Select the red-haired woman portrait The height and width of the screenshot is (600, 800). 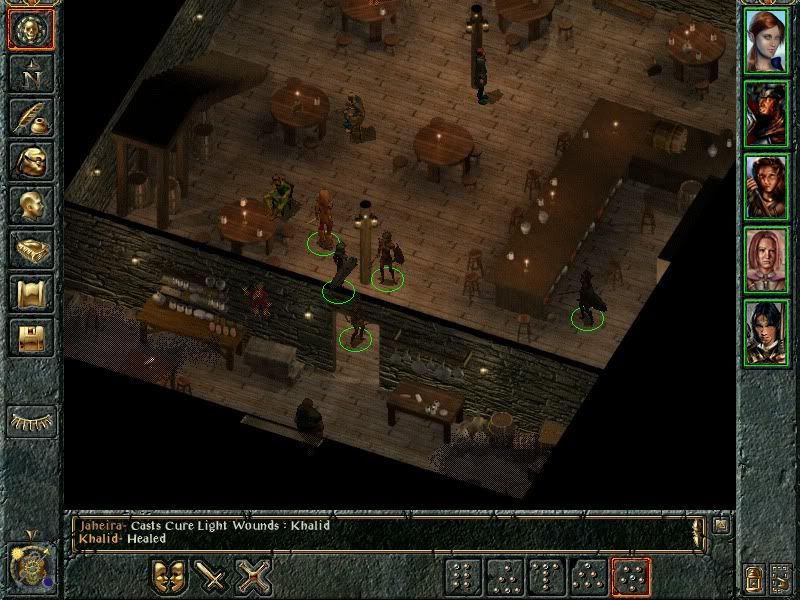point(766,42)
